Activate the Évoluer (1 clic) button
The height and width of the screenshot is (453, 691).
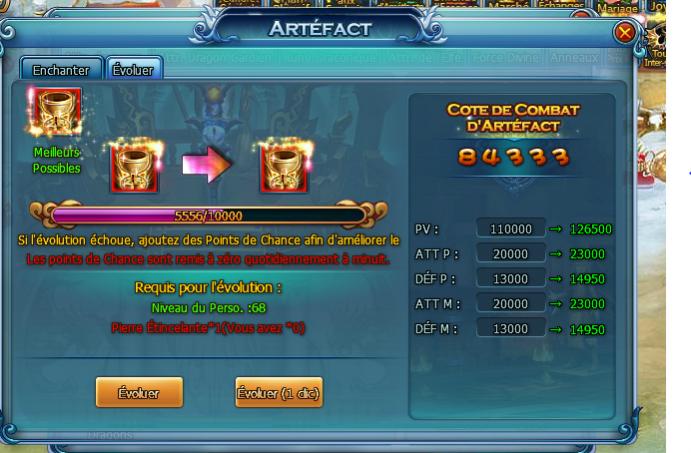(277, 394)
